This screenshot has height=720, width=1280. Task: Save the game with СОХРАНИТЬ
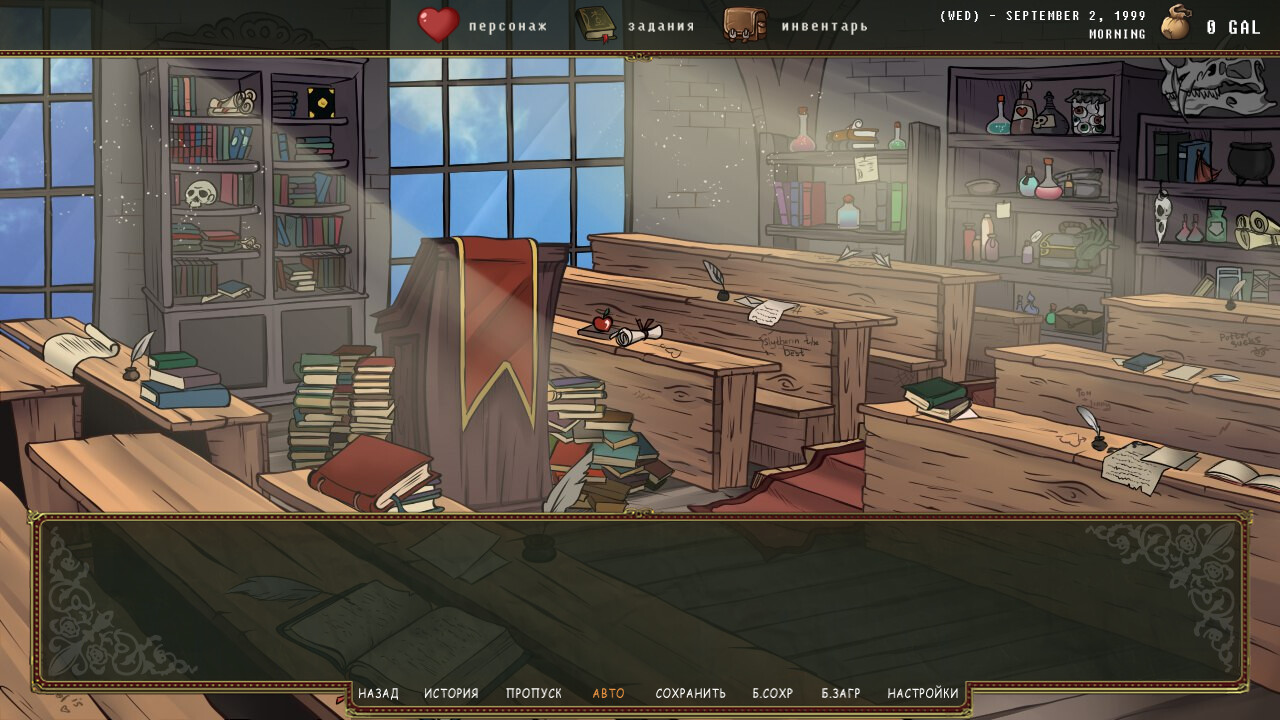click(690, 692)
